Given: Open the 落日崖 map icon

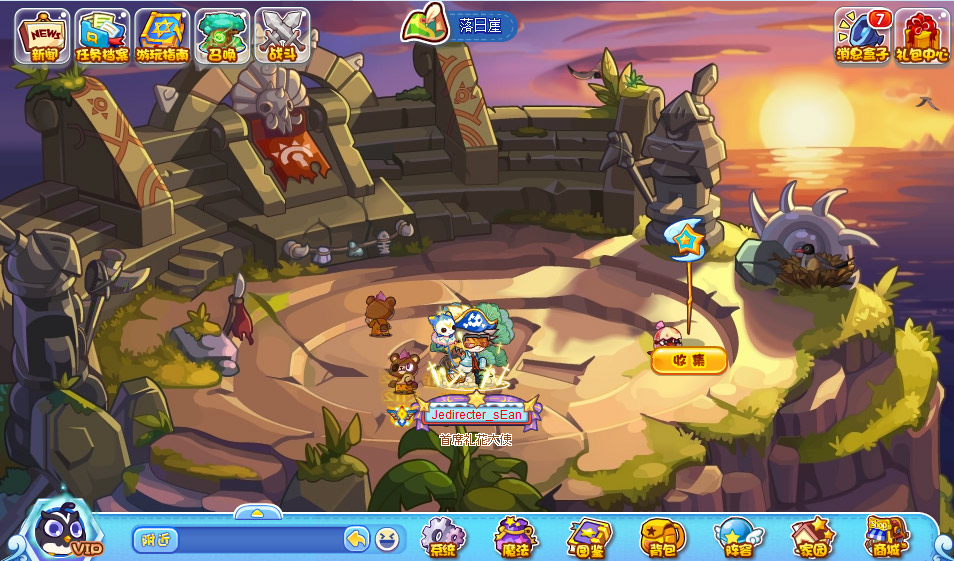Looking at the screenshot, I should [x=424, y=25].
